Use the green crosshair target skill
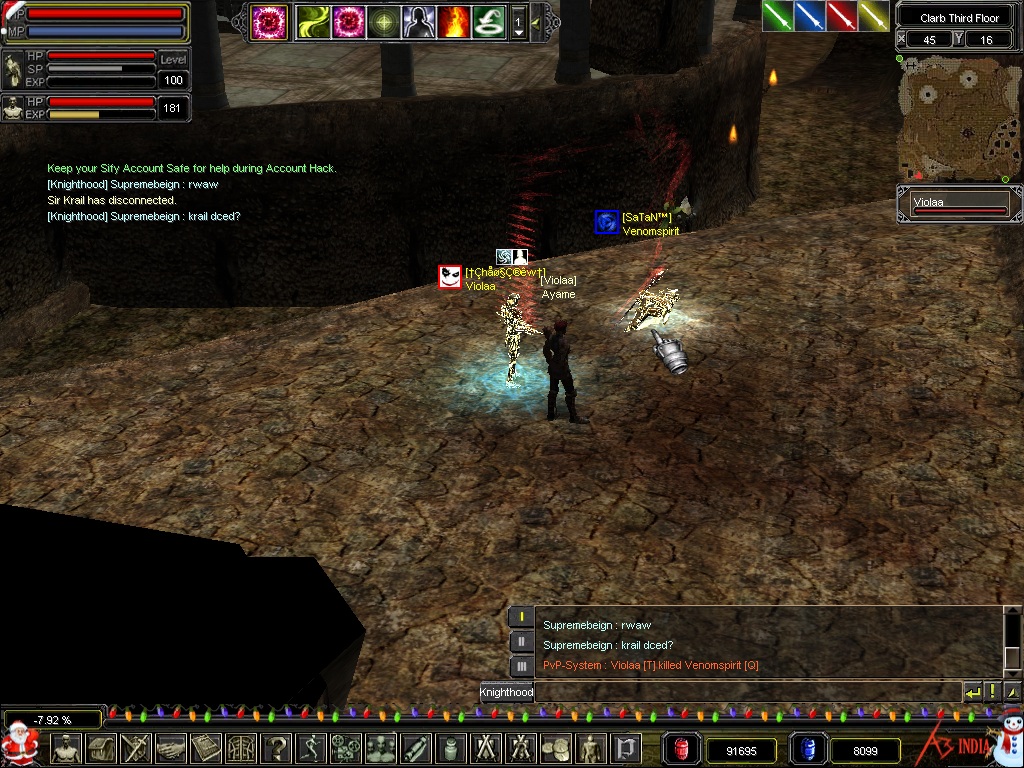Screen dimensions: 1024x768 click(384, 22)
